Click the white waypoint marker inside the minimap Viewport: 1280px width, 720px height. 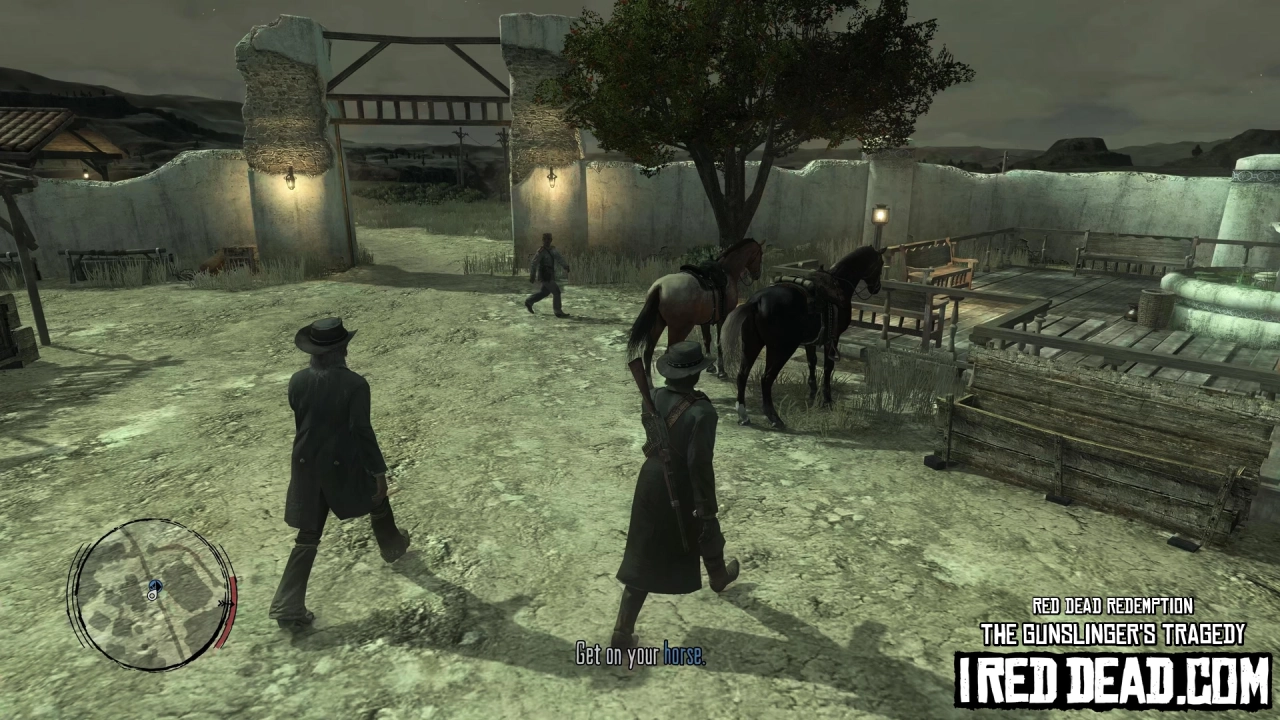click(152, 596)
